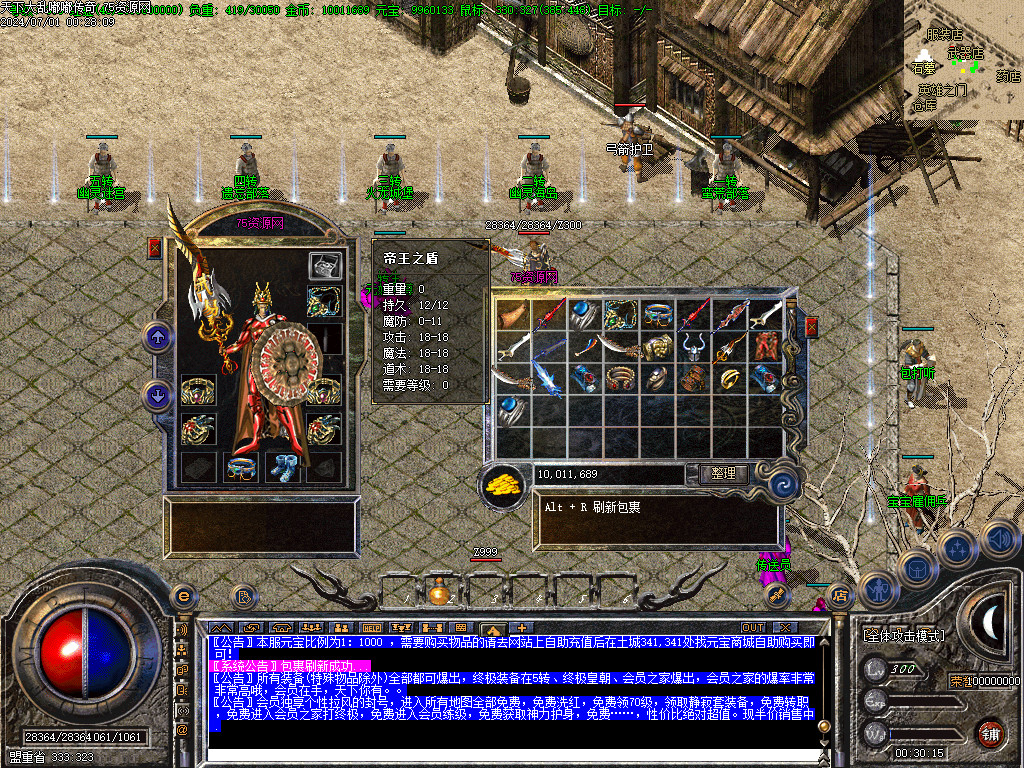1024x768 pixels.
Task: Click the OUT button above chat
Action: tap(753, 627)
